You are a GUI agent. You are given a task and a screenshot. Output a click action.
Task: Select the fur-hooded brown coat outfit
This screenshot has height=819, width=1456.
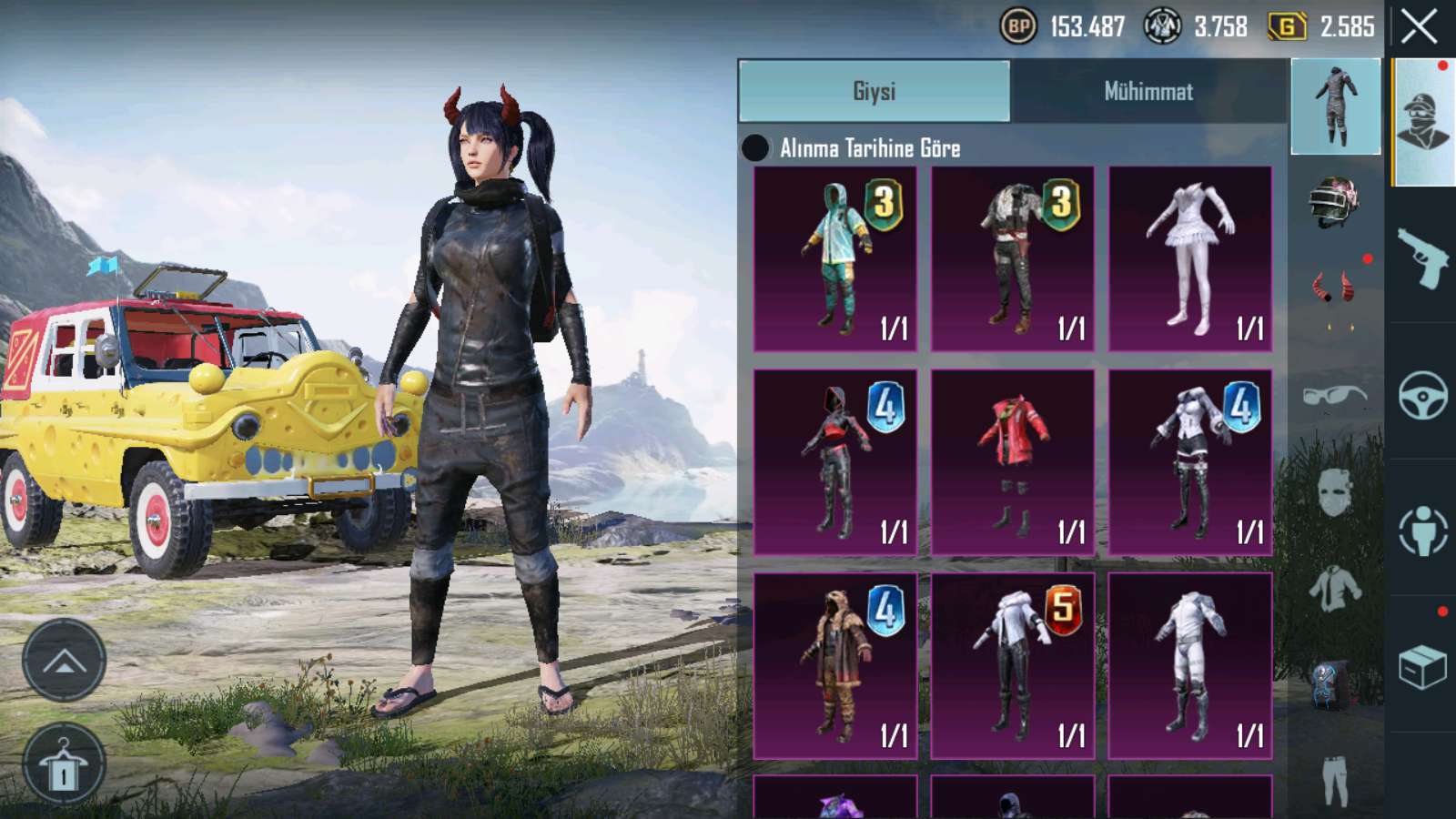835,666
